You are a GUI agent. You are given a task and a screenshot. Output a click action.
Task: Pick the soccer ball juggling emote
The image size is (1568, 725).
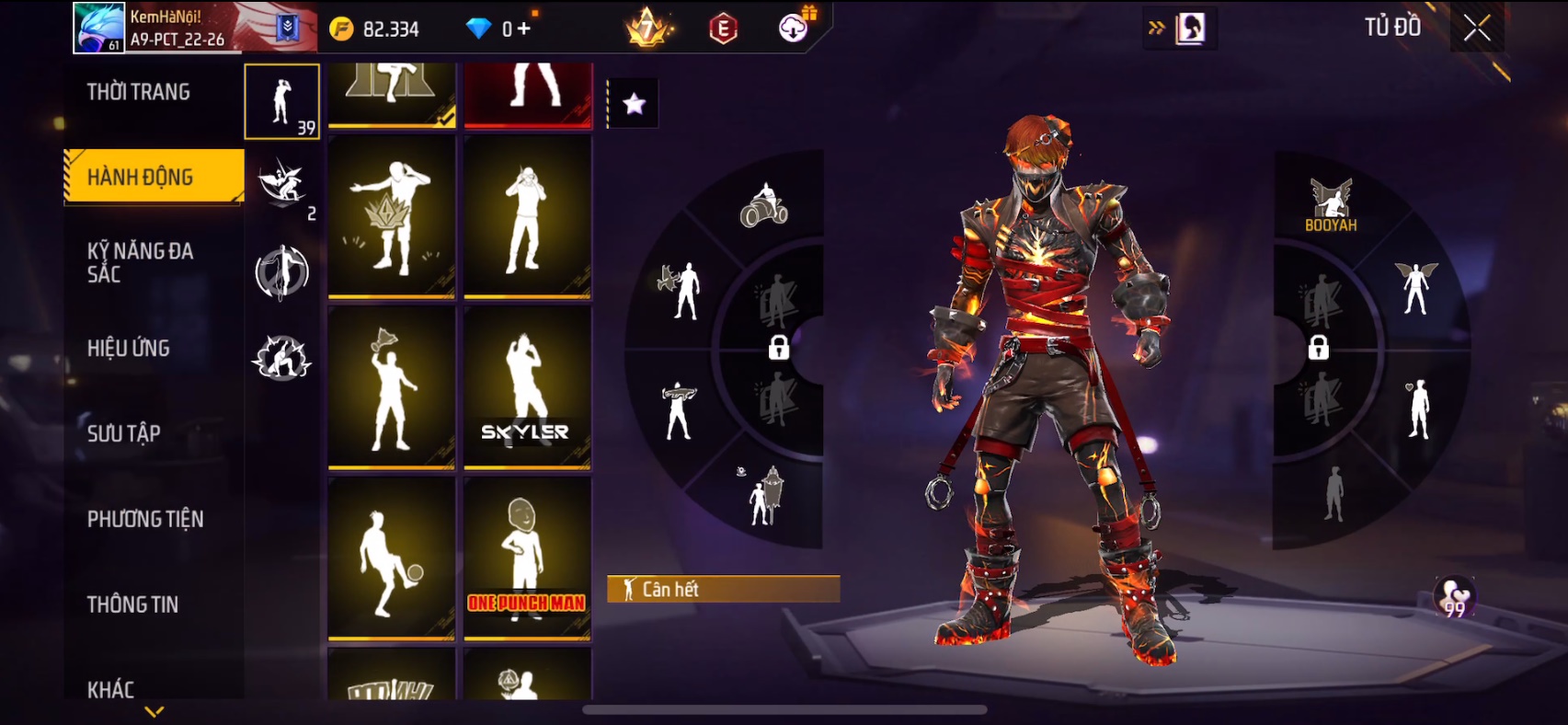(392, 558)
